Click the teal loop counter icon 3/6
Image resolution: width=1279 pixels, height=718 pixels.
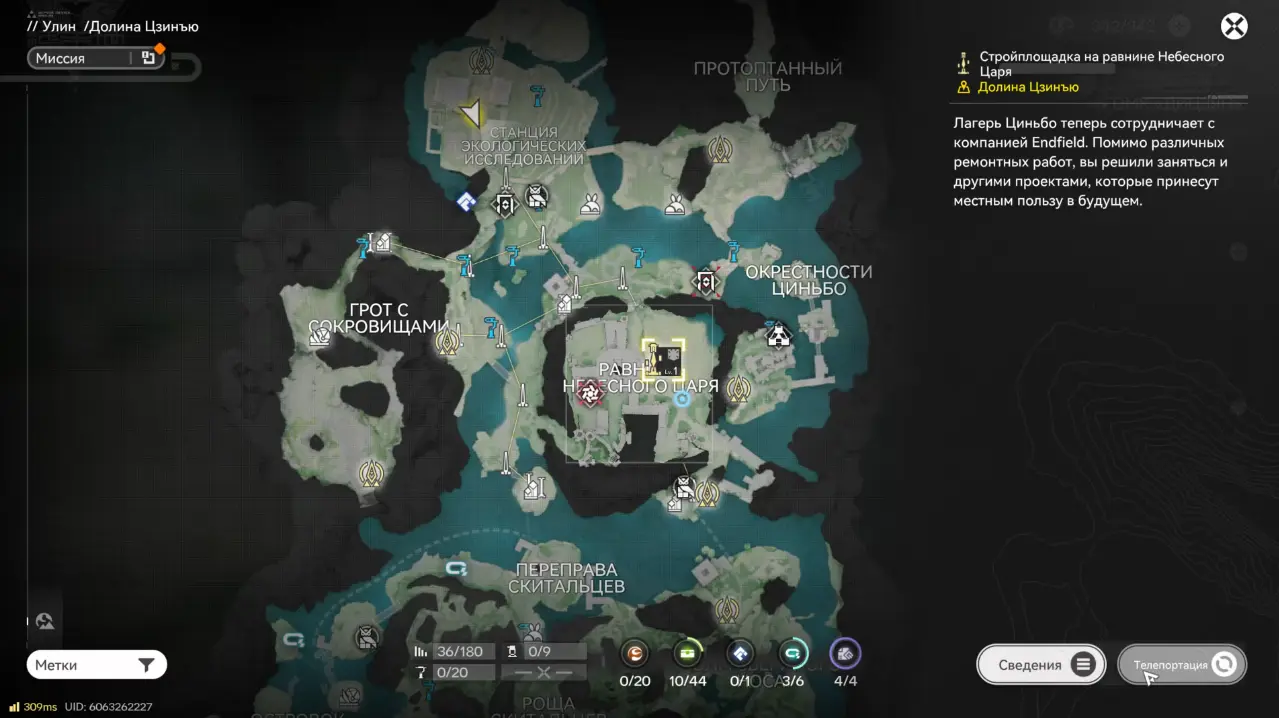[793, 655]
